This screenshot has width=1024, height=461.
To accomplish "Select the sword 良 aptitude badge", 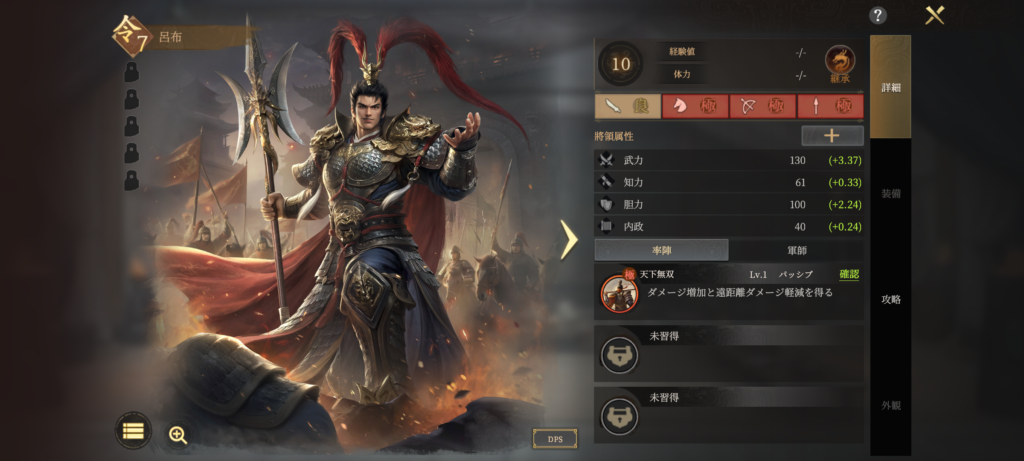I will pos(627,106).
